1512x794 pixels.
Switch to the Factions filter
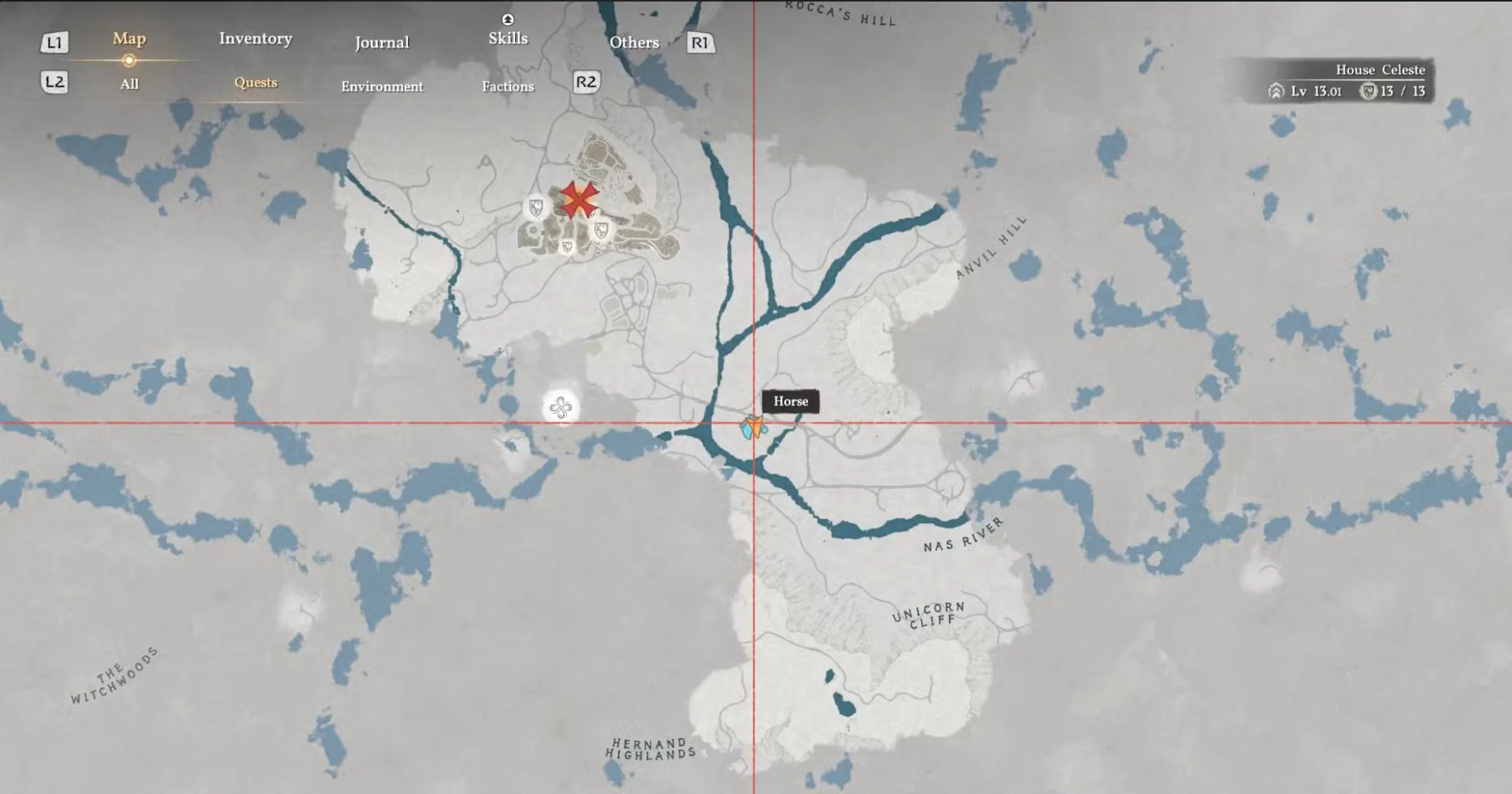(507, 87)
